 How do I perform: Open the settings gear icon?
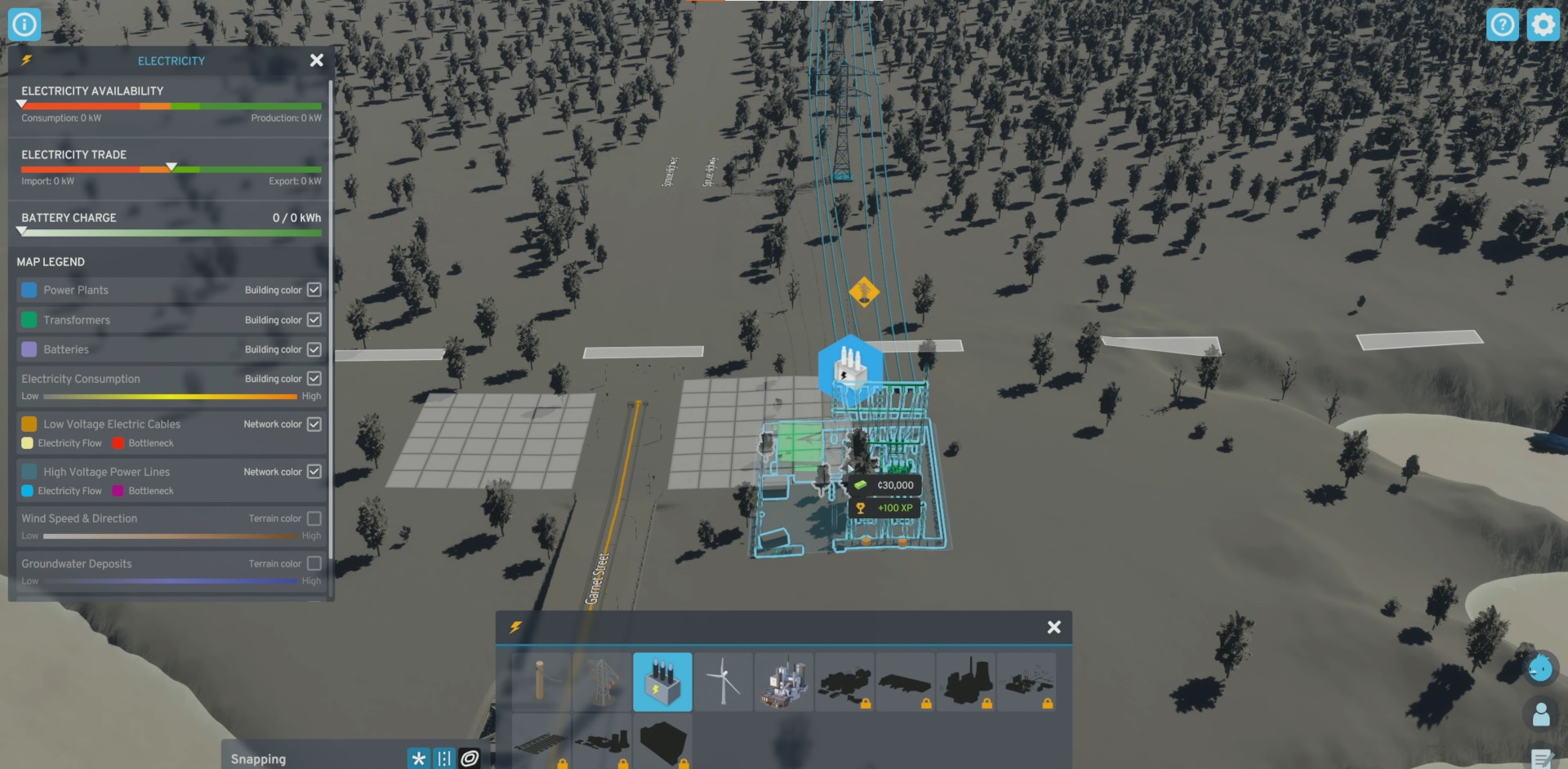(x=1543, y=24)
